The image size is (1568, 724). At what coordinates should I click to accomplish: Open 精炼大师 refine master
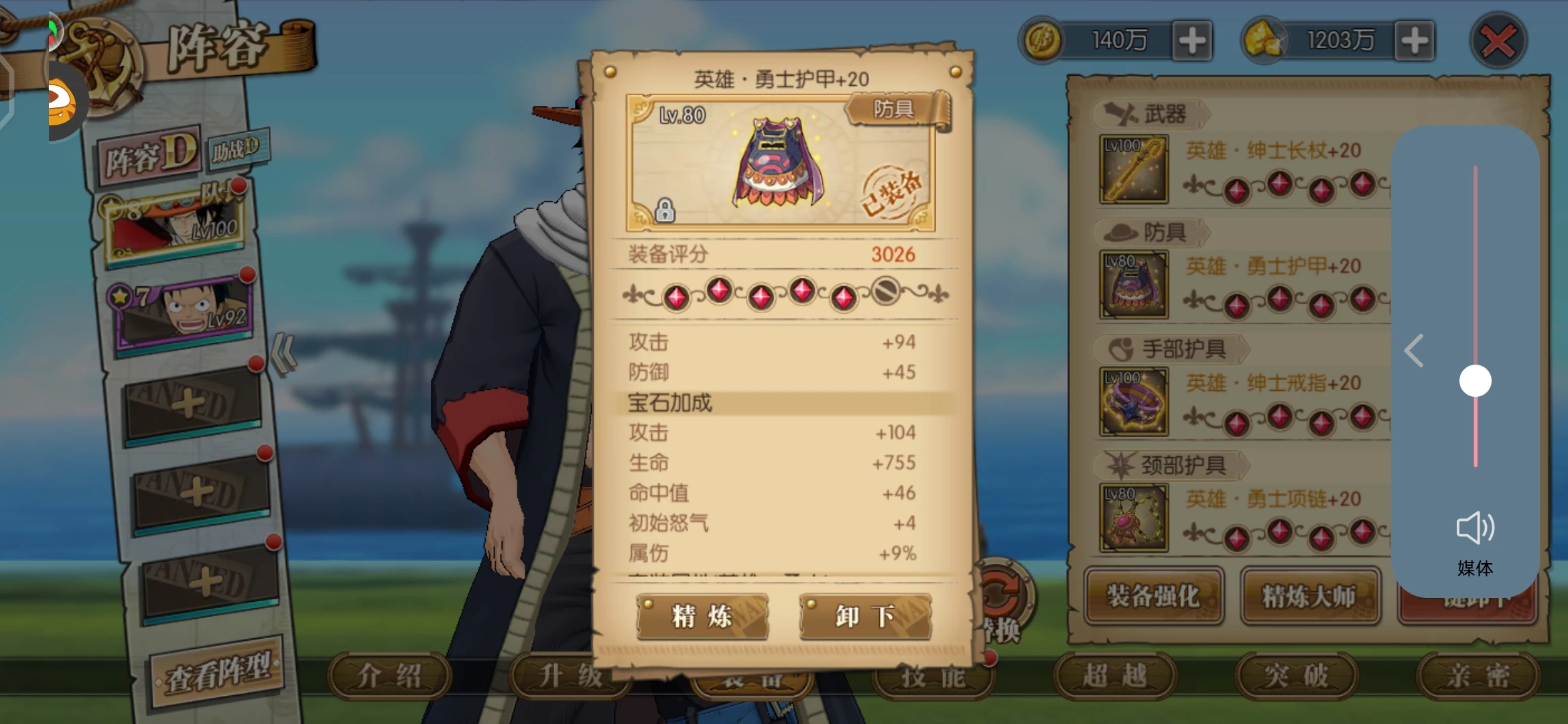coord(1309,595)
